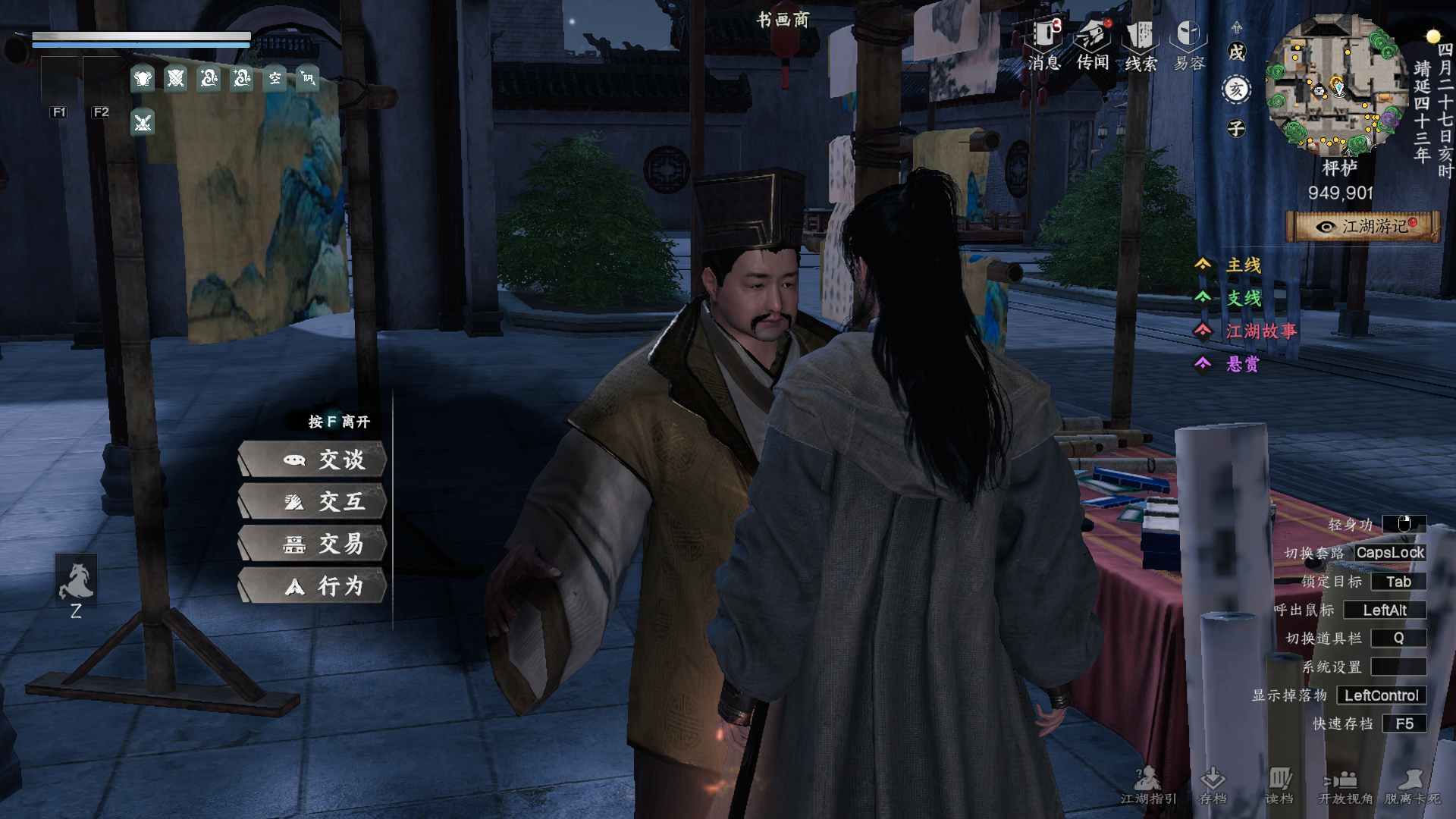Click the horse mount icon
This screenshot has height=819, width=1456.
[x=76, y=582]
